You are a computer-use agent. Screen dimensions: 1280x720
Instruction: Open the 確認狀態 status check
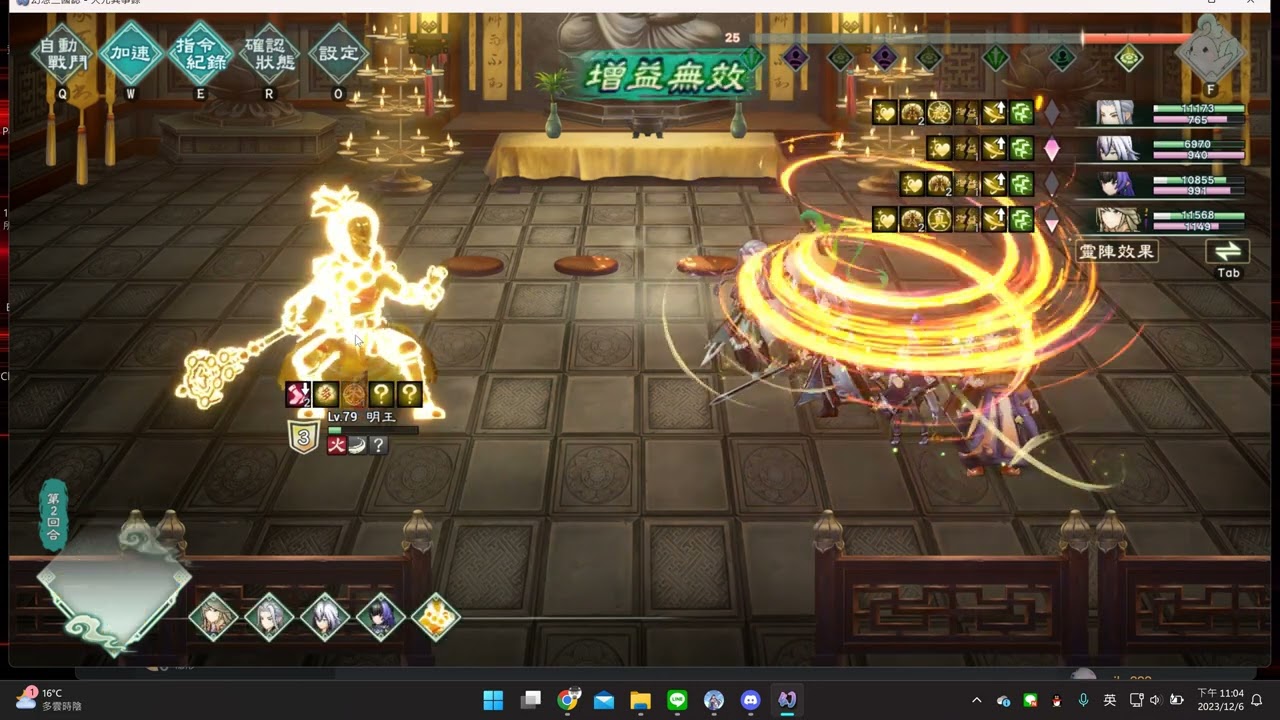pyautogui.click(x=269, y=52)
